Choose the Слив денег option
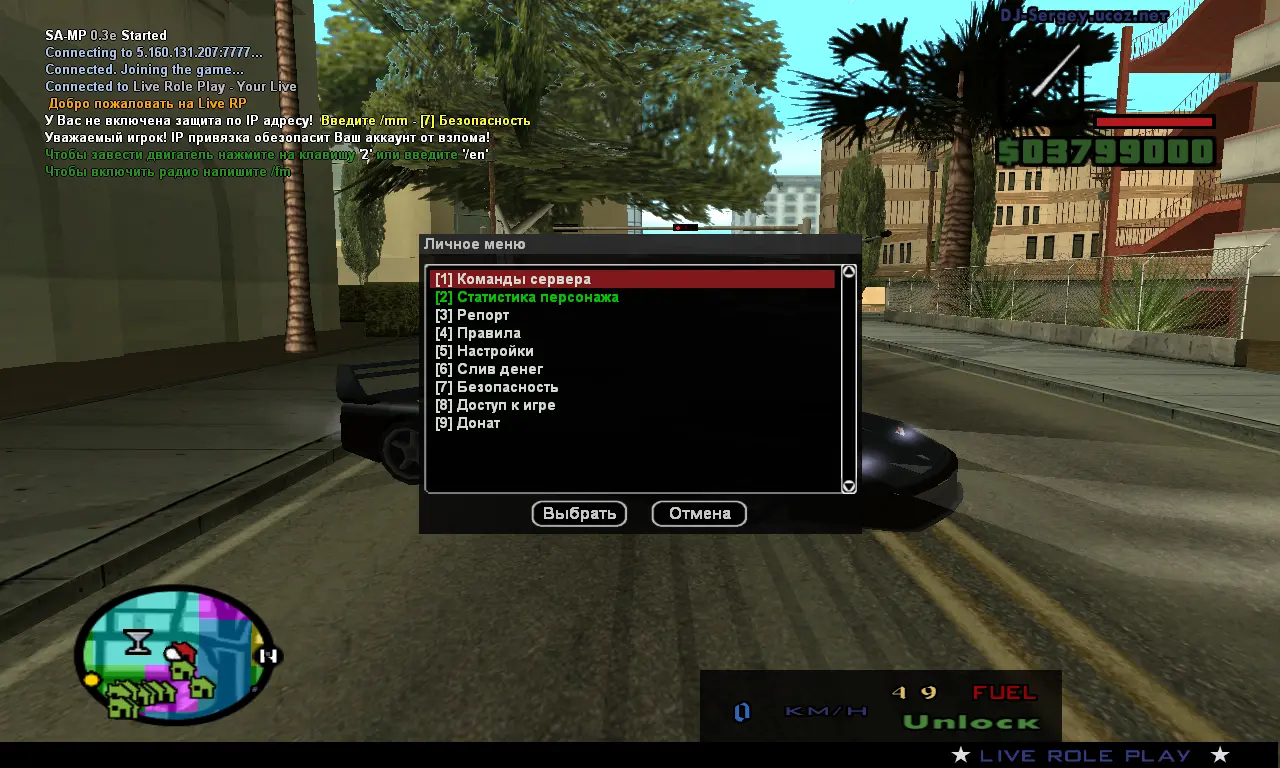Screen dimensions: 1280x768 [x=489, y=369]
